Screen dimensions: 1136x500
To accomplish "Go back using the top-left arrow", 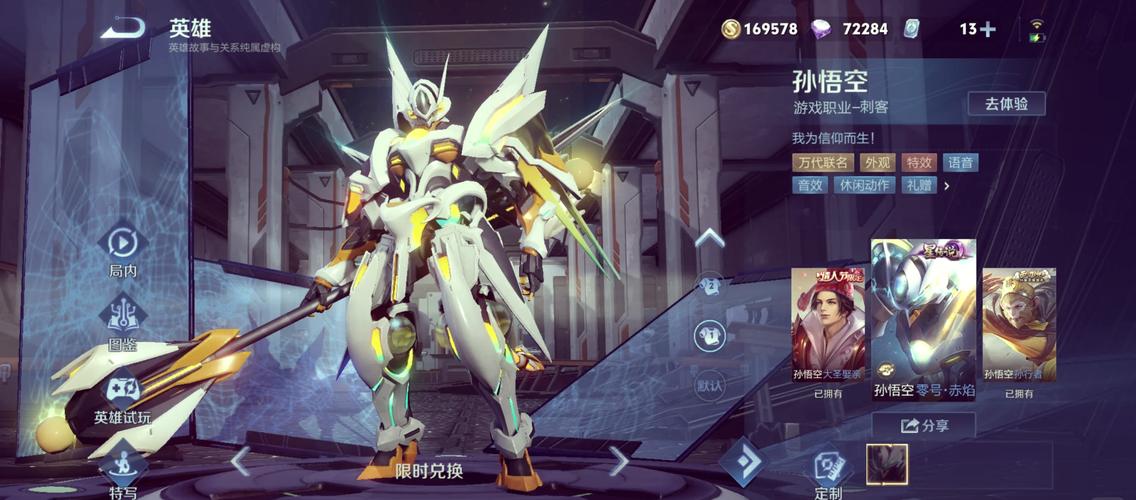I will pyautogui.click(x=122, y=28).
